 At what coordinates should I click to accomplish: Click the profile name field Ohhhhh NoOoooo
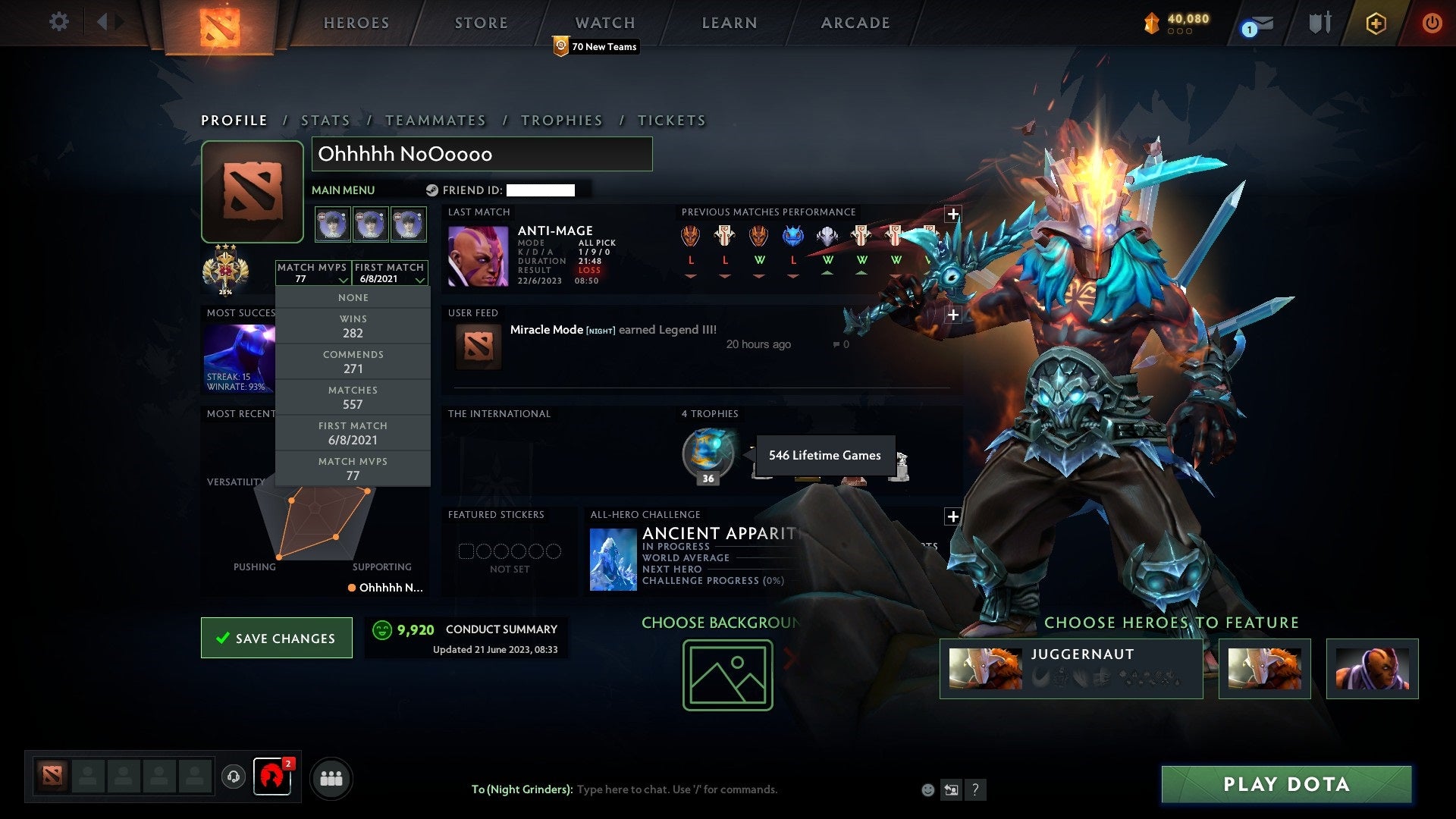482,154
